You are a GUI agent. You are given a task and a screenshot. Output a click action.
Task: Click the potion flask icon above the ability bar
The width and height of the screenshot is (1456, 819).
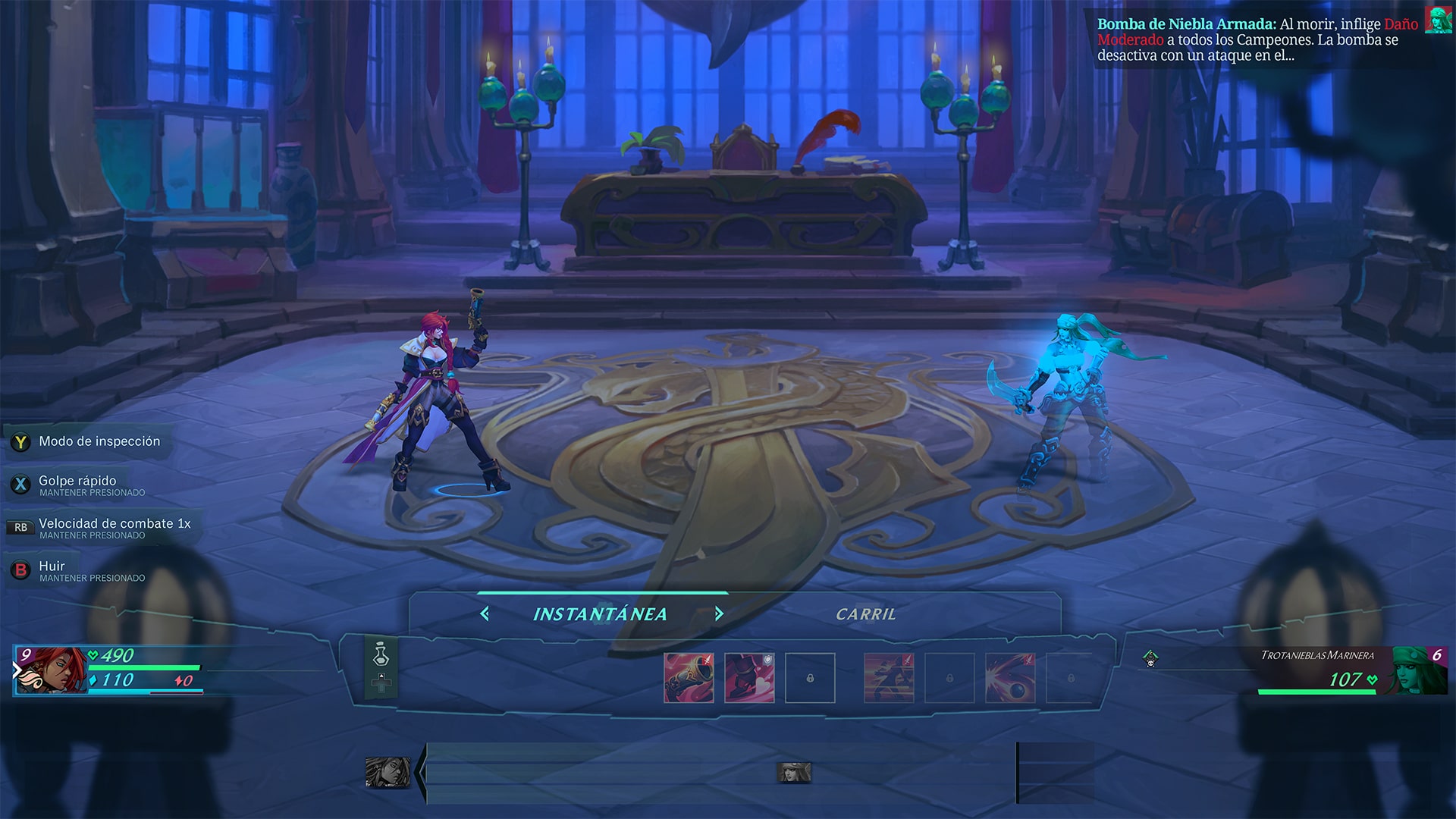tap(382, 660)
